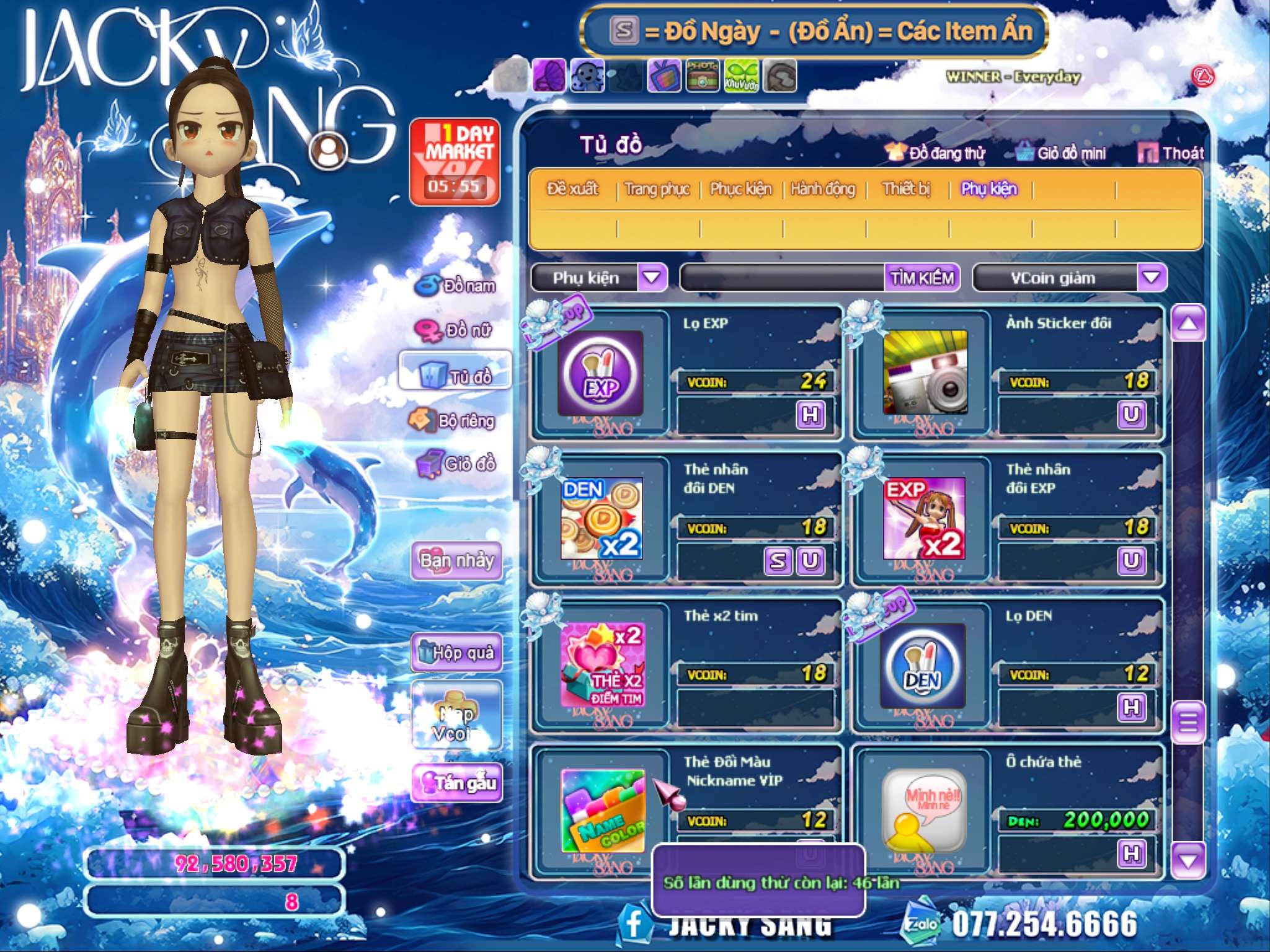Exit the wardrobe with Thoát

pyautogui.click(x=1172, y=153)
